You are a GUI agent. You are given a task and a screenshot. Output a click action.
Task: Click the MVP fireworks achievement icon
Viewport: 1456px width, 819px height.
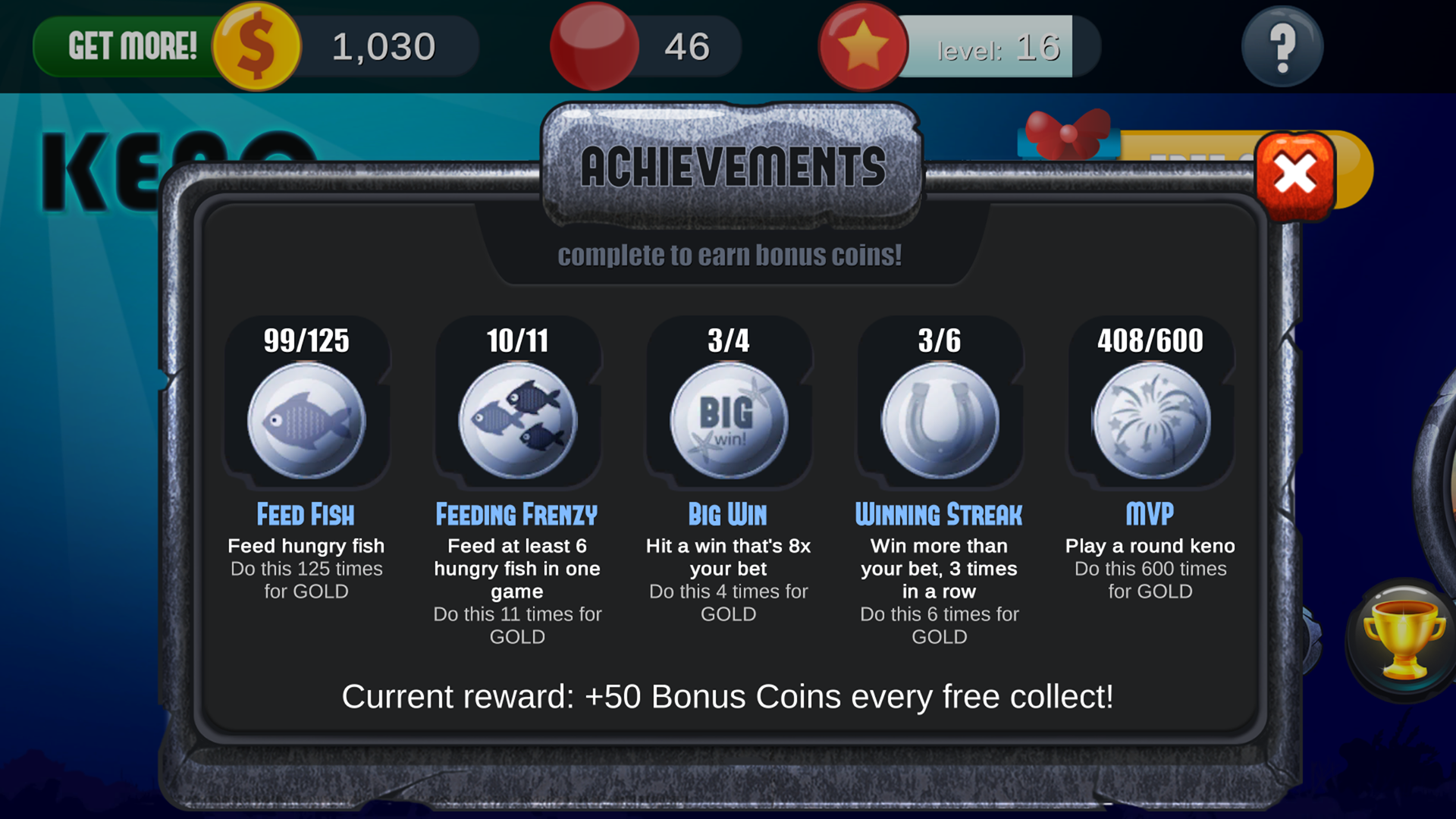point(1150,419)
